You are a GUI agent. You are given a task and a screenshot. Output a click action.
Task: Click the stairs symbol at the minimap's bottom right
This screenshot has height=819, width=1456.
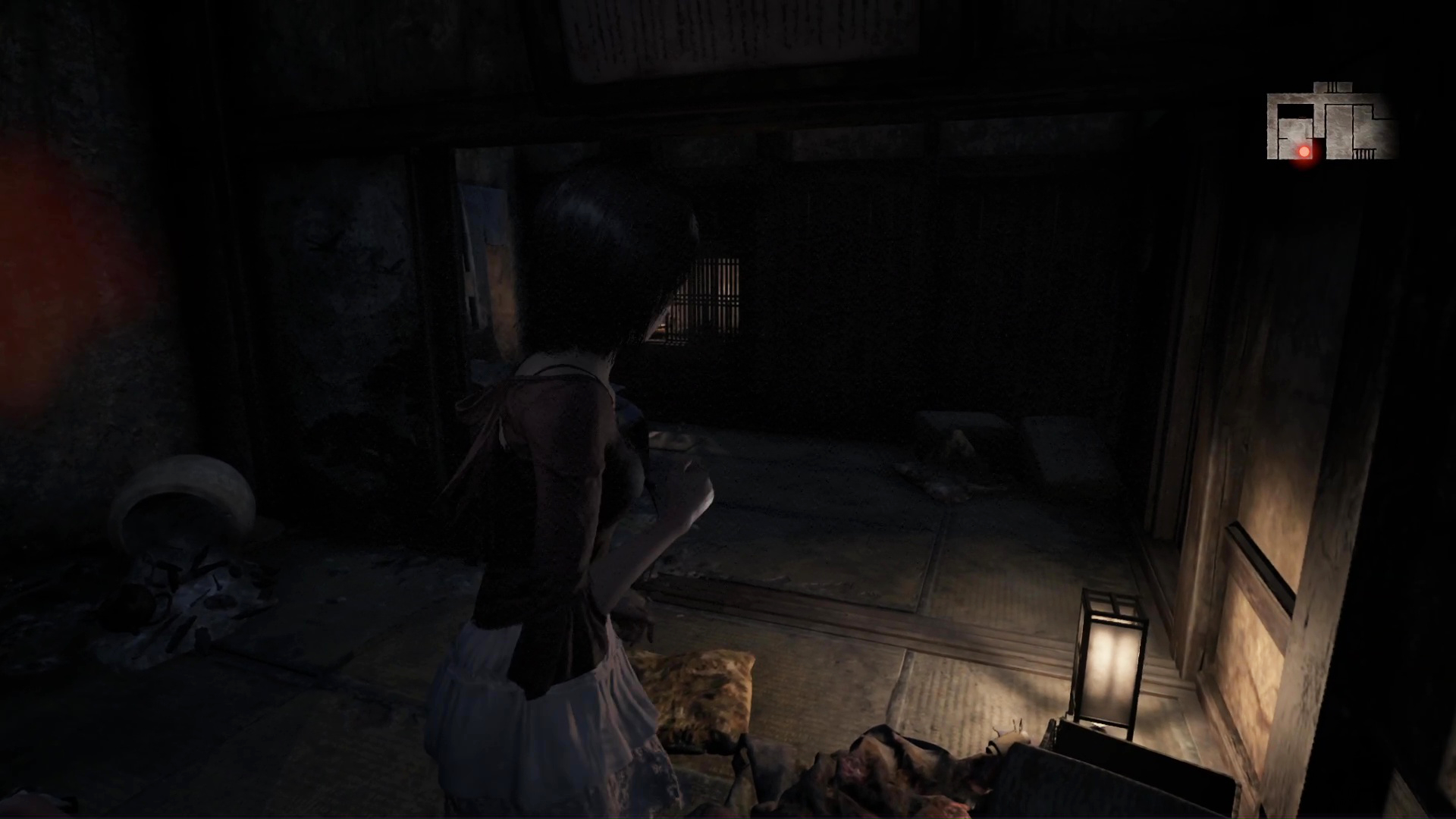click(x=1365, y=153)
